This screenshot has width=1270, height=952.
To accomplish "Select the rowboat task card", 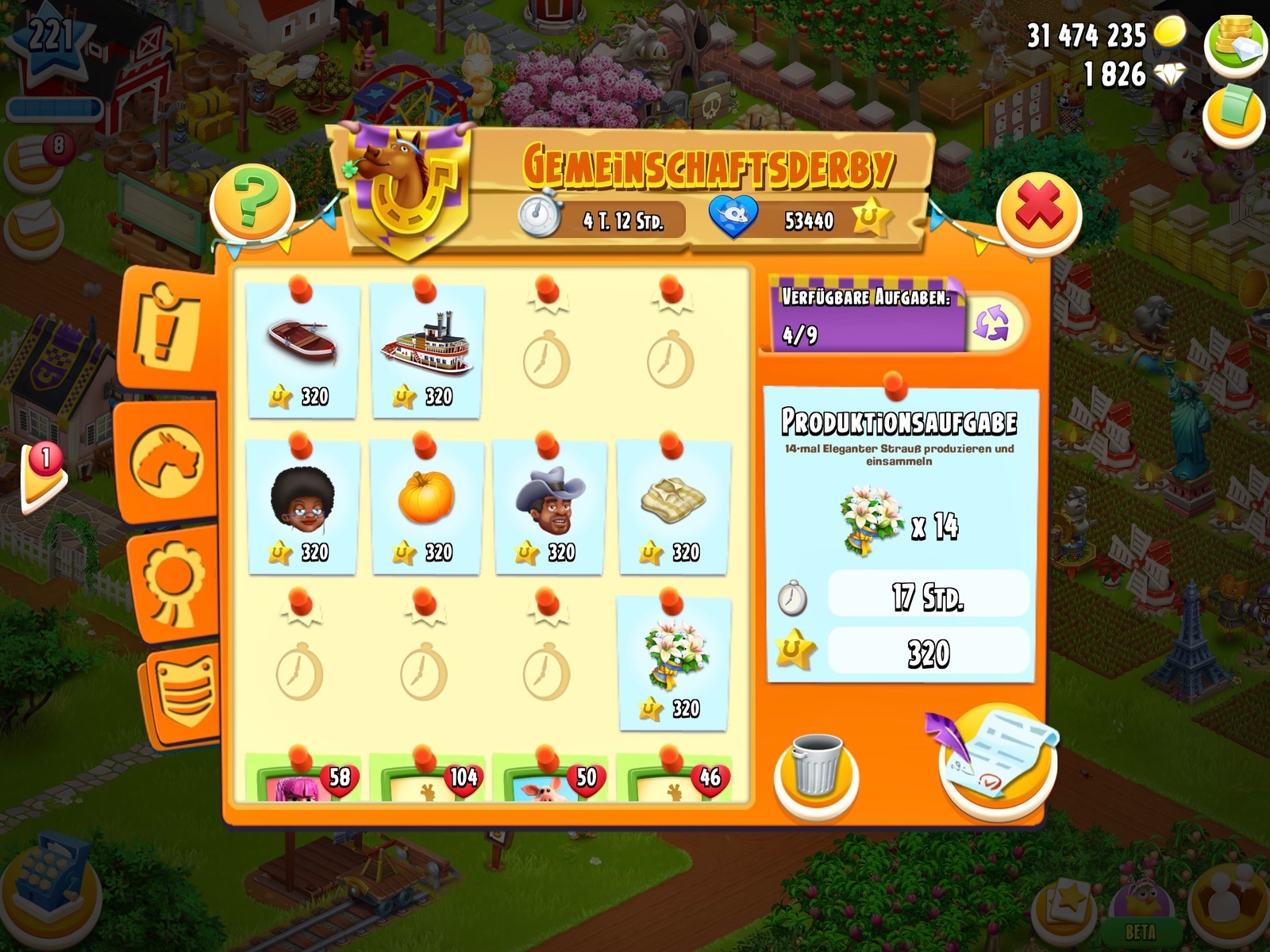I will (302, 351).
